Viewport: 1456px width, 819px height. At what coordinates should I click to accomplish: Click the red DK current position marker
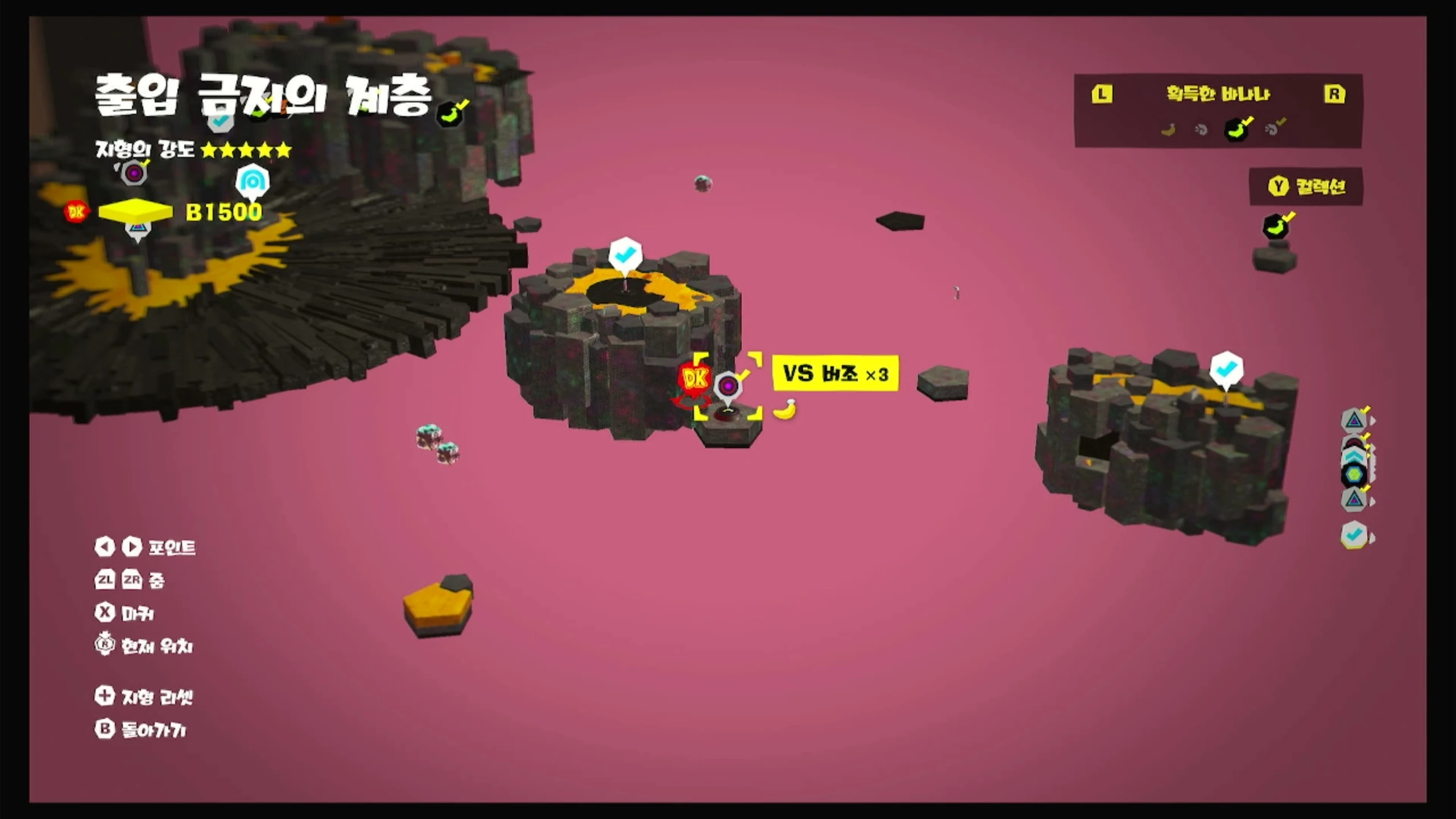pos(694,378)
